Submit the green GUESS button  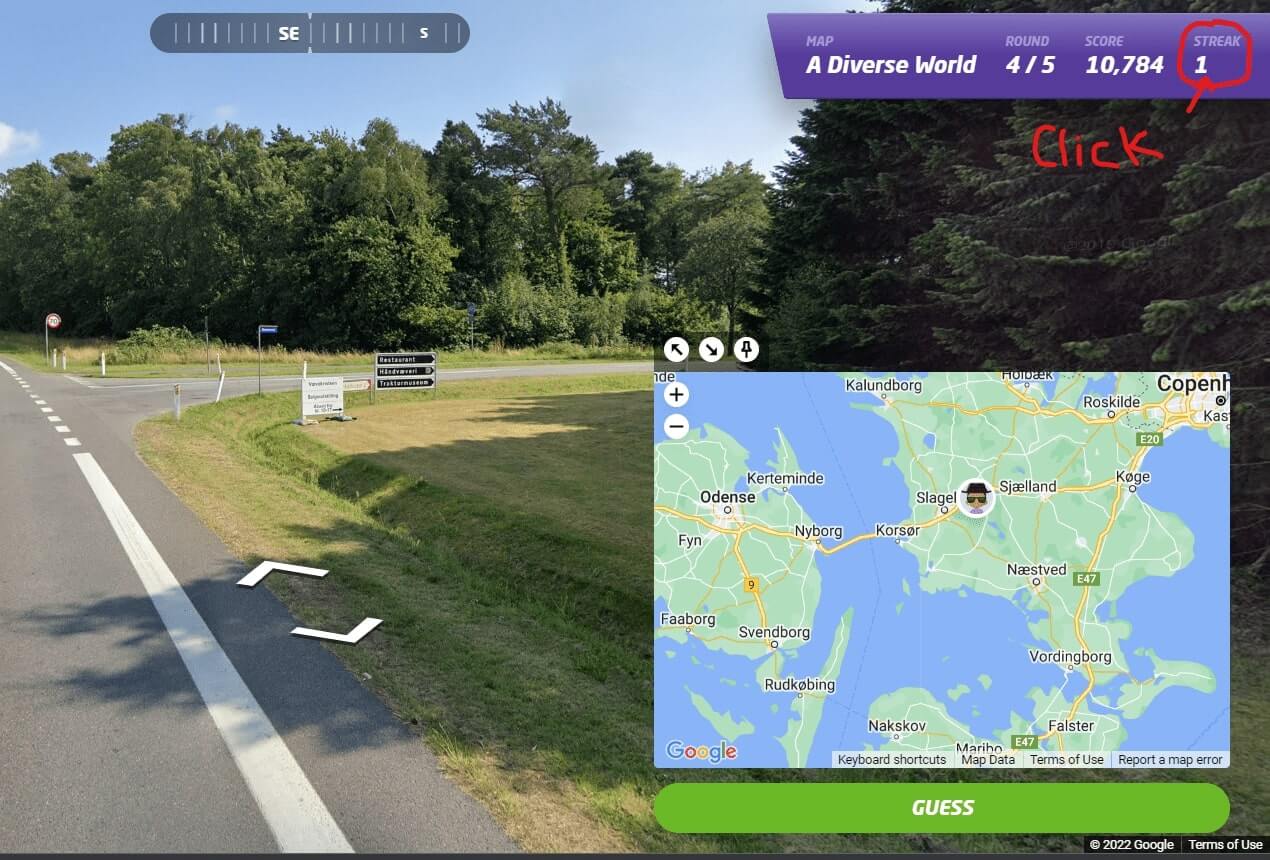point(941,808)
